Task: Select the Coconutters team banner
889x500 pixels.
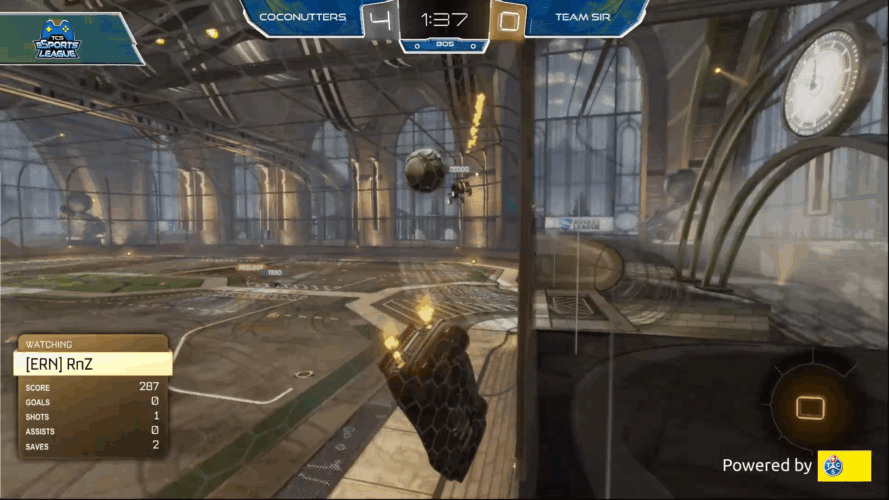Action: click(302, 17)
